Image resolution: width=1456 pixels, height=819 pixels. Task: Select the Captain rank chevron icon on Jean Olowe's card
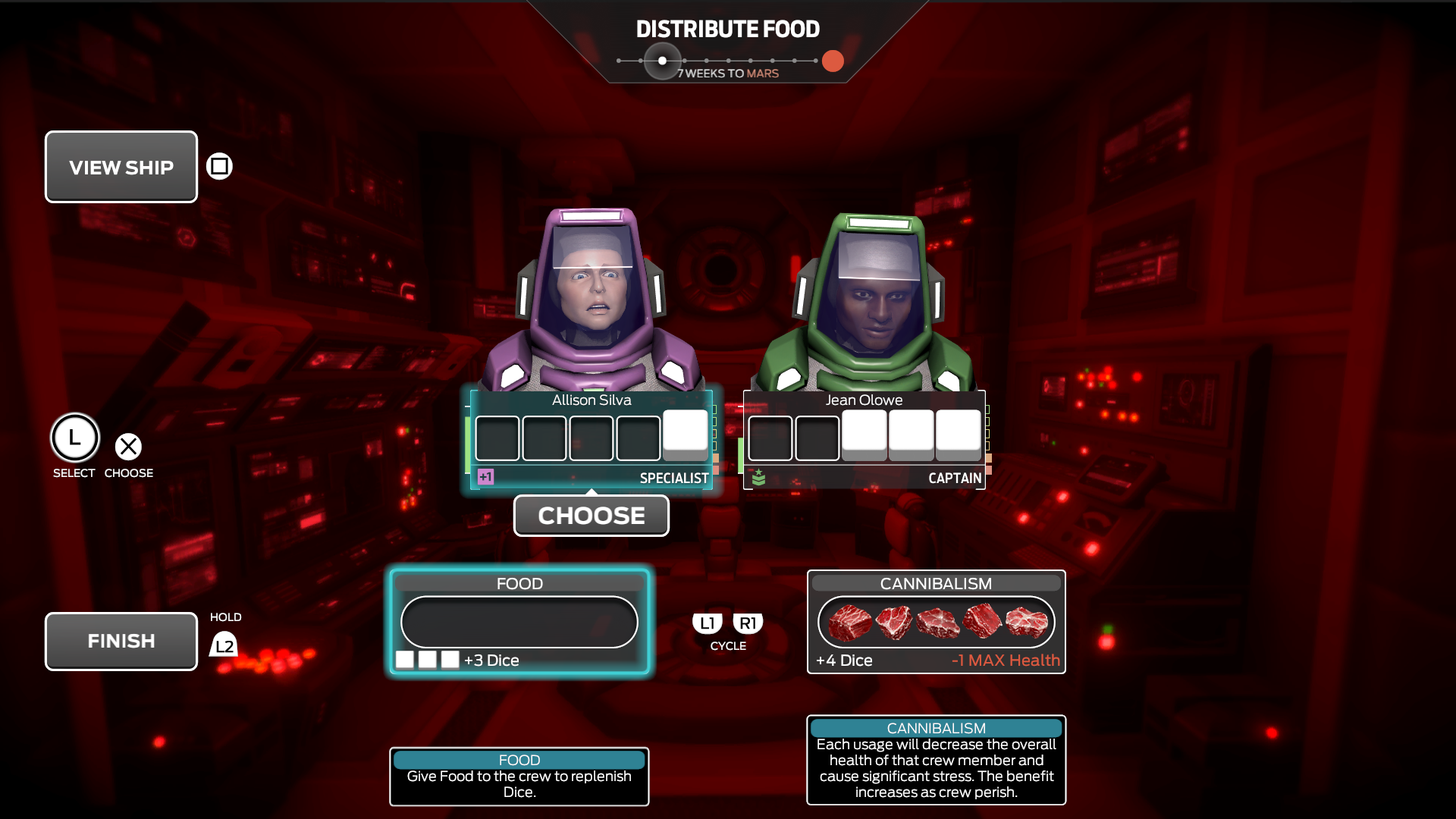click(x=758, y=477)
